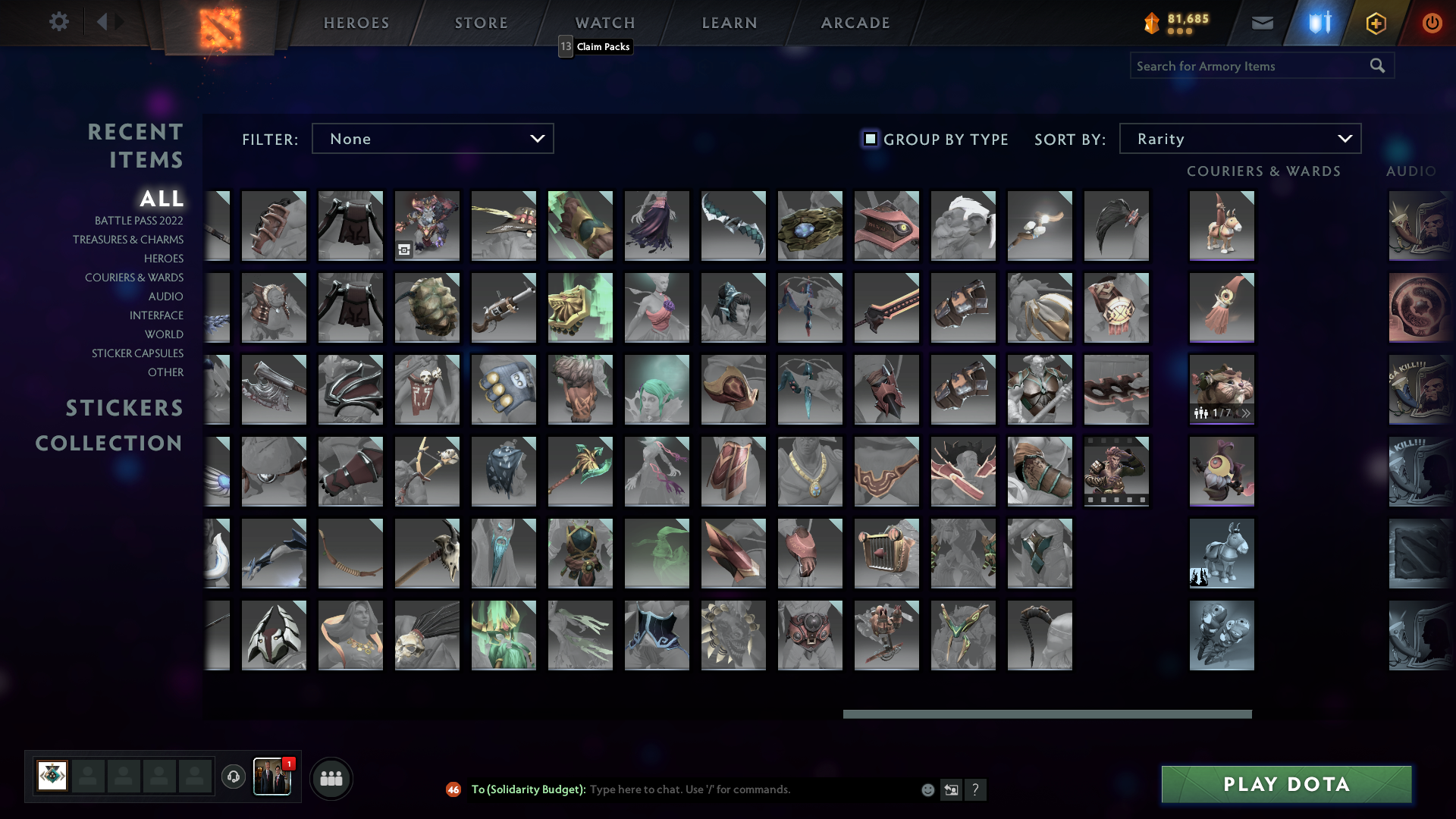The image size is (1456, 819).
Task: Click the gold plus shard icon
Action: pos(1375,23)
